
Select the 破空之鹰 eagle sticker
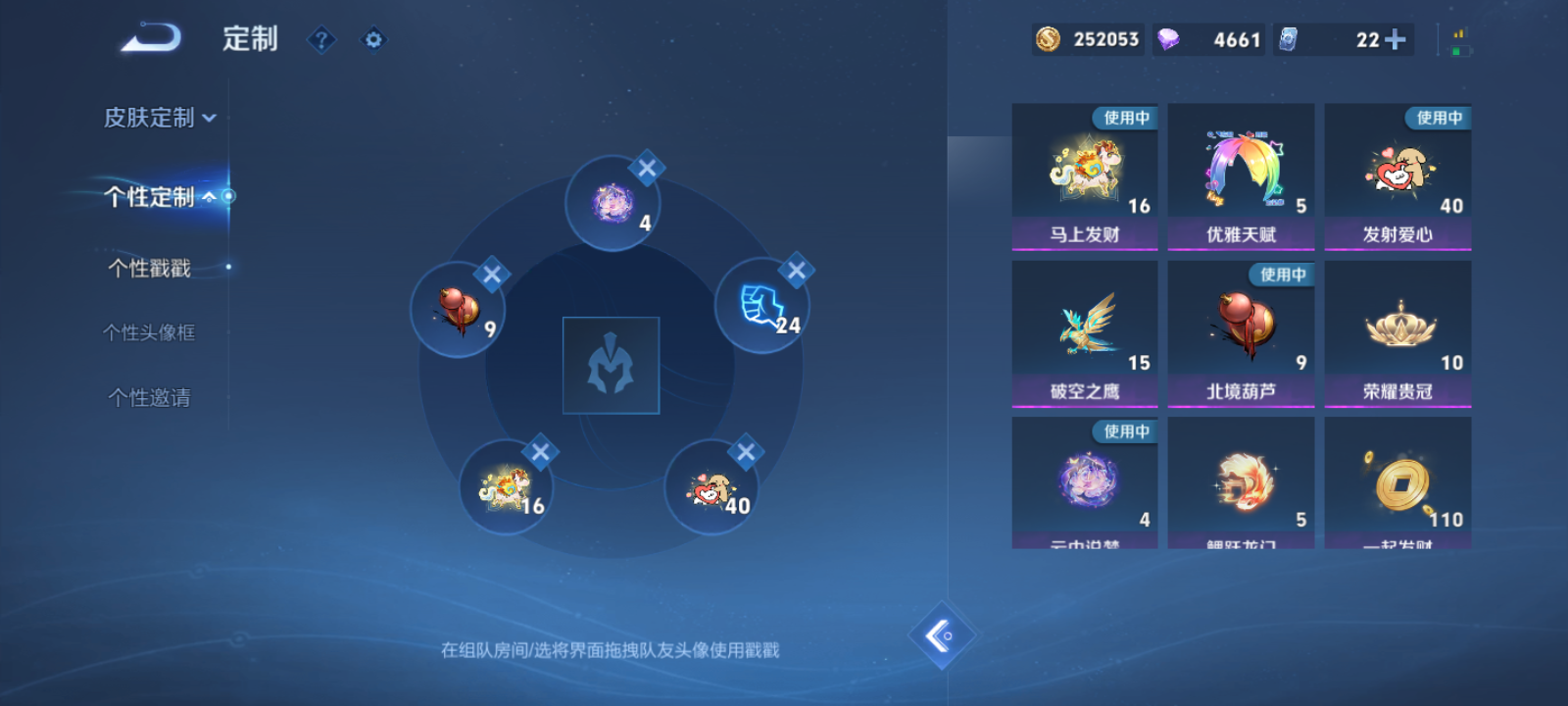point(1085,333)
